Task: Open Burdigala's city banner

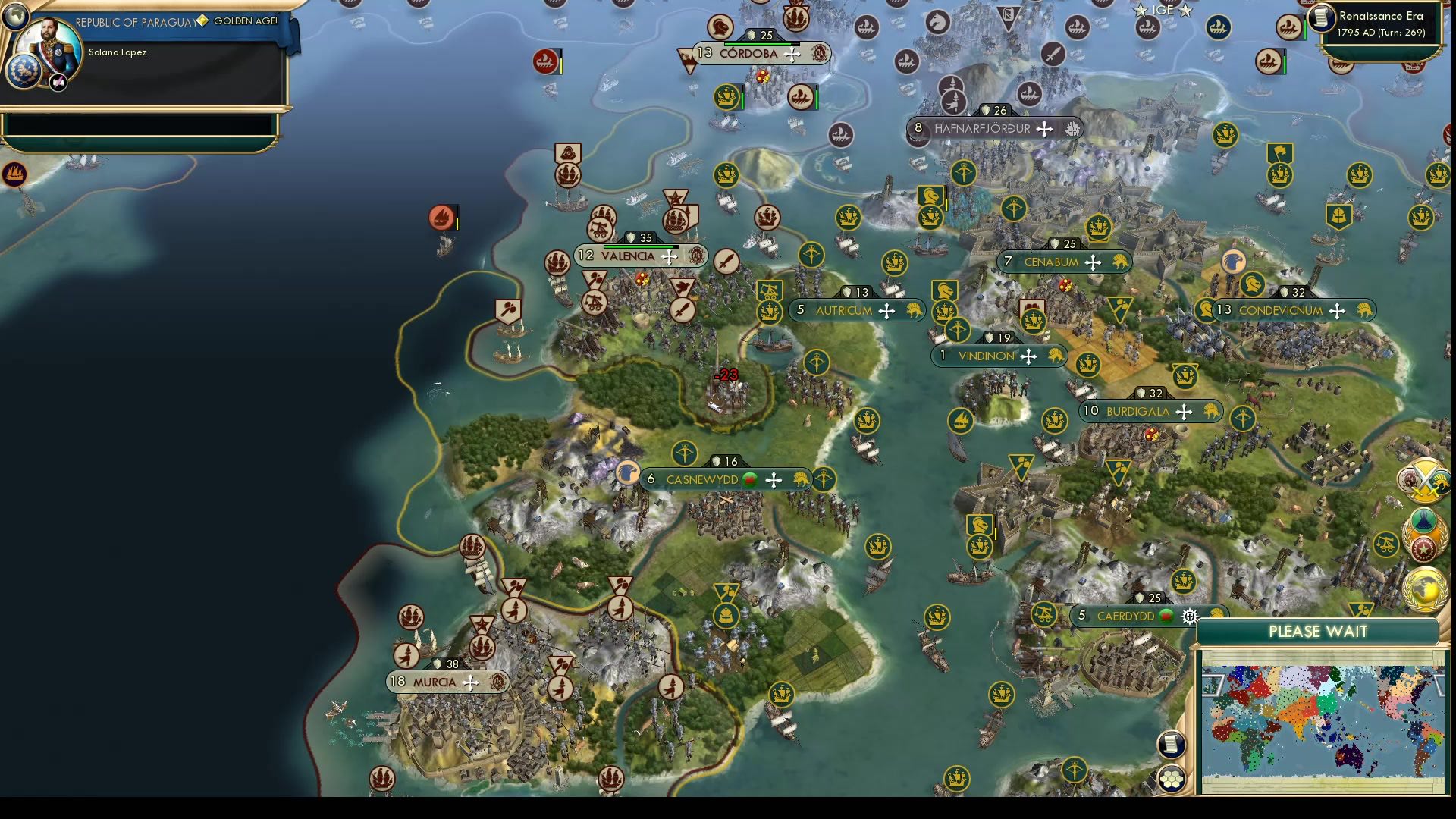Action: pos(1147,411)
